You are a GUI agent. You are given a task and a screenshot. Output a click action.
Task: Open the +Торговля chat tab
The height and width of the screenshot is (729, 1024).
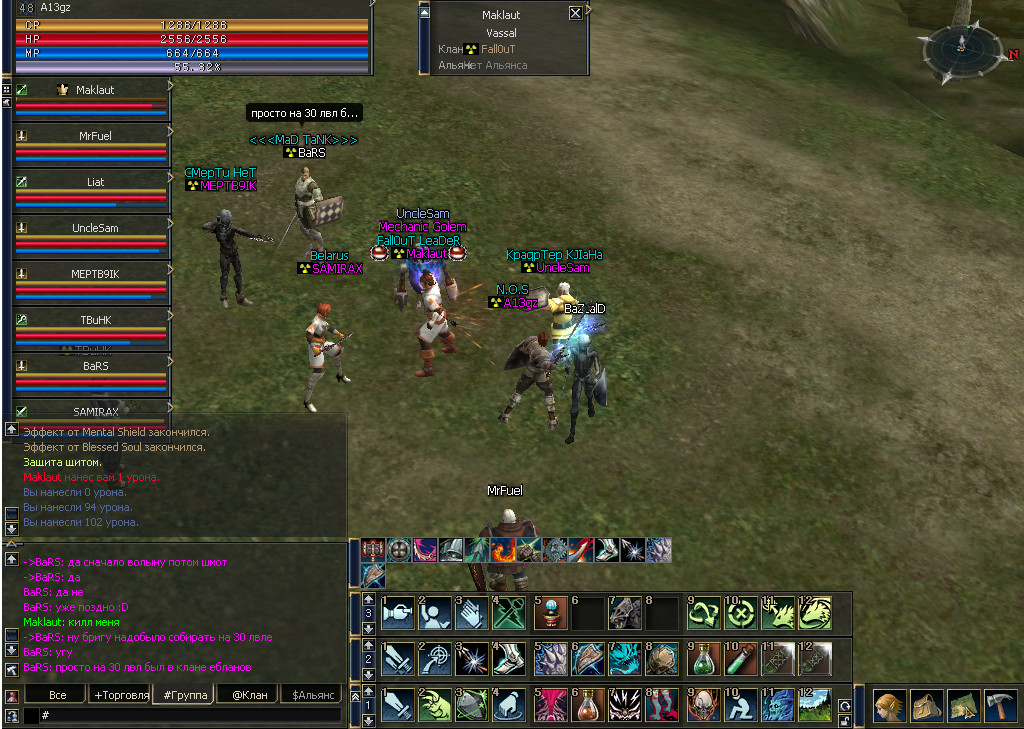tap(121, 694)
